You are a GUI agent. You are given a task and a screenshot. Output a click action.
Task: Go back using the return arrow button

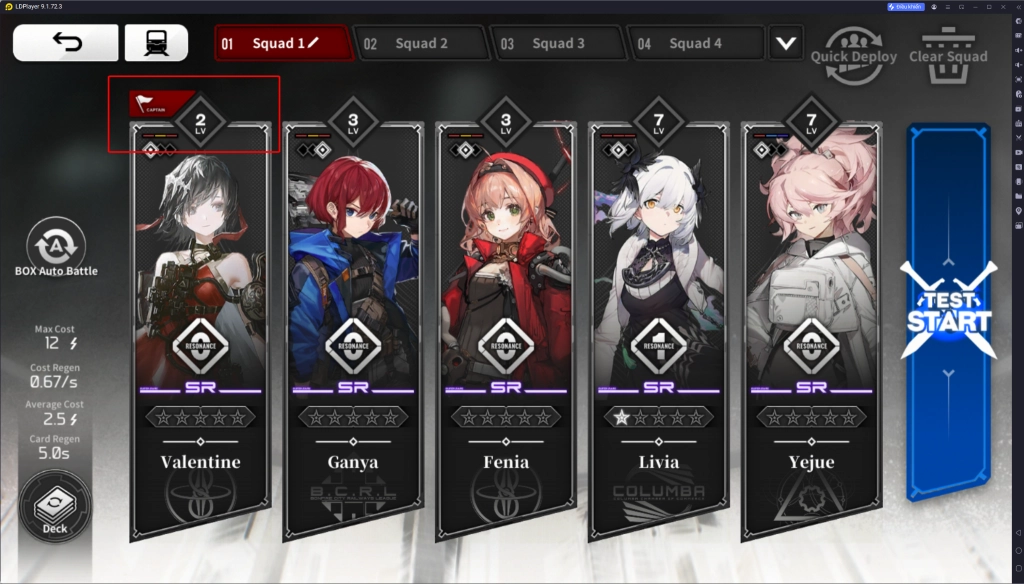(x=65, y=43)
